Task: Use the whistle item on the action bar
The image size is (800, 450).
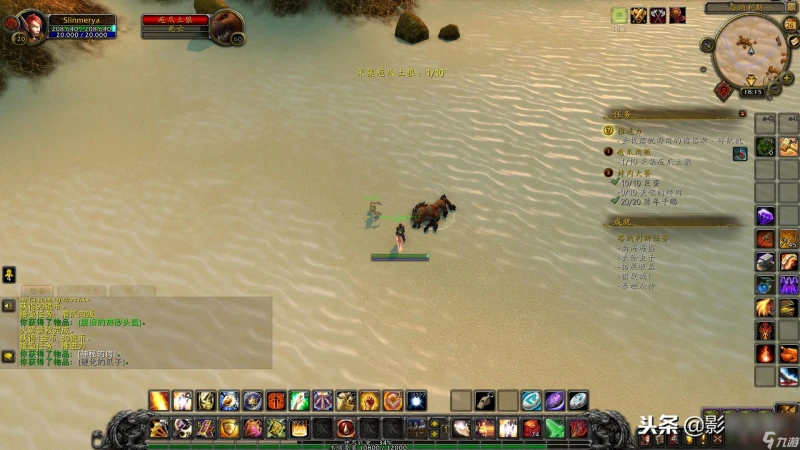Action: (x=485, y=401)
